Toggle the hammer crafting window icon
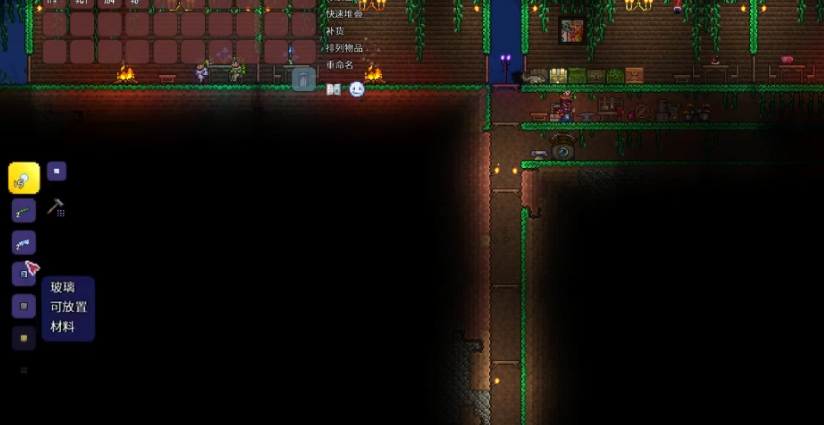Screen dimensions: 824x425 (x=55, y=208)
